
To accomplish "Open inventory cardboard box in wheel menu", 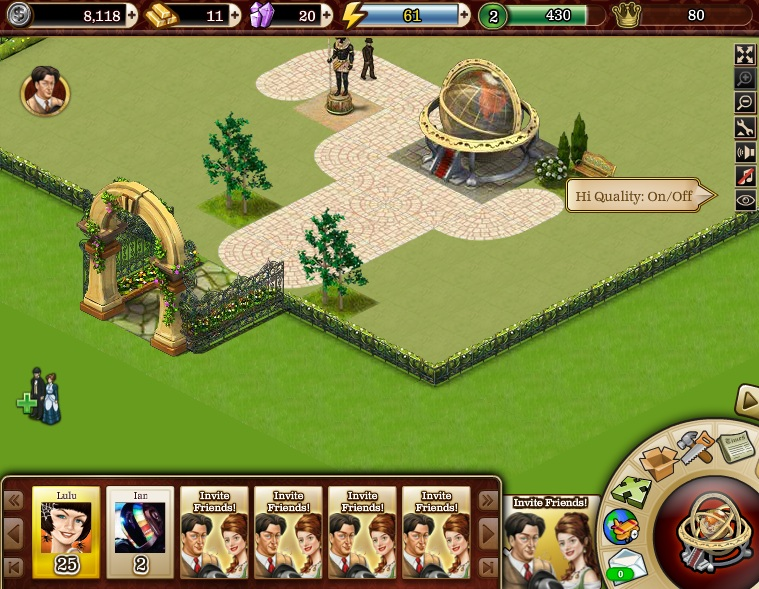I will (x=660, y=462).
